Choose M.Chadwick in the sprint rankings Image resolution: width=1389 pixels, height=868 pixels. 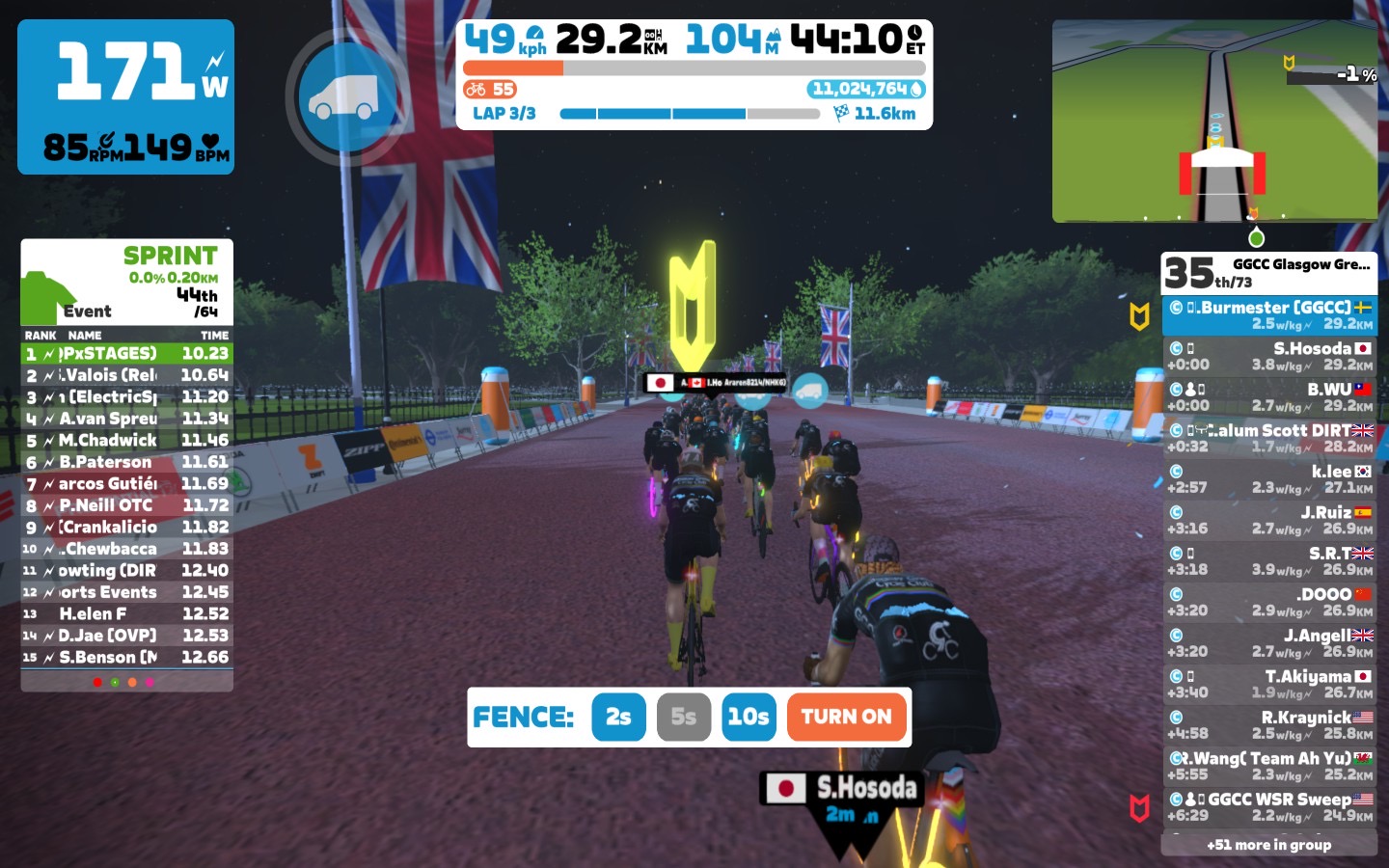coord(126,440)
